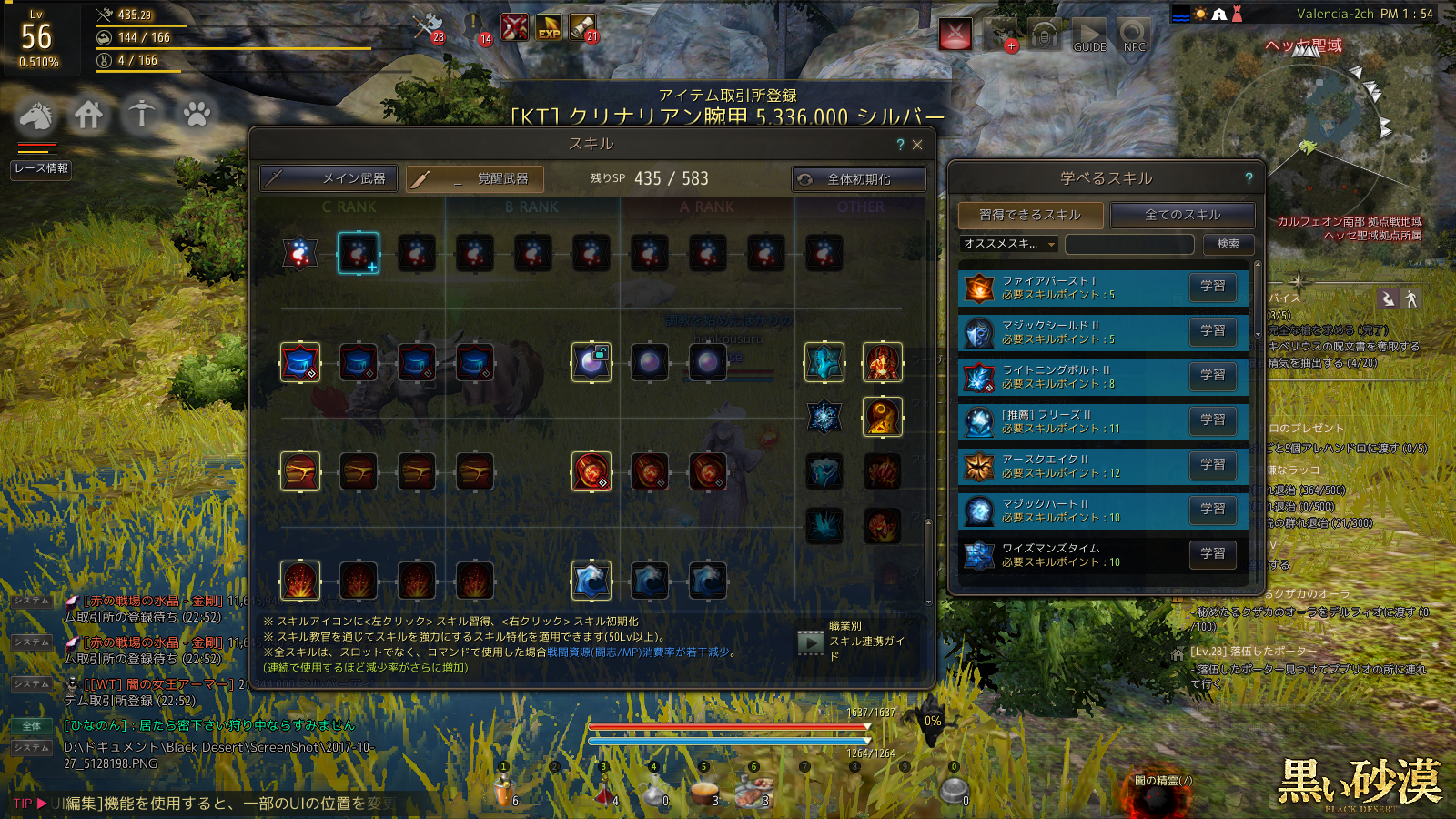Learn マジックシールド II with 学習
Screen dimensions: 1456x819
pyautogui.click(x=1212, y=330)
